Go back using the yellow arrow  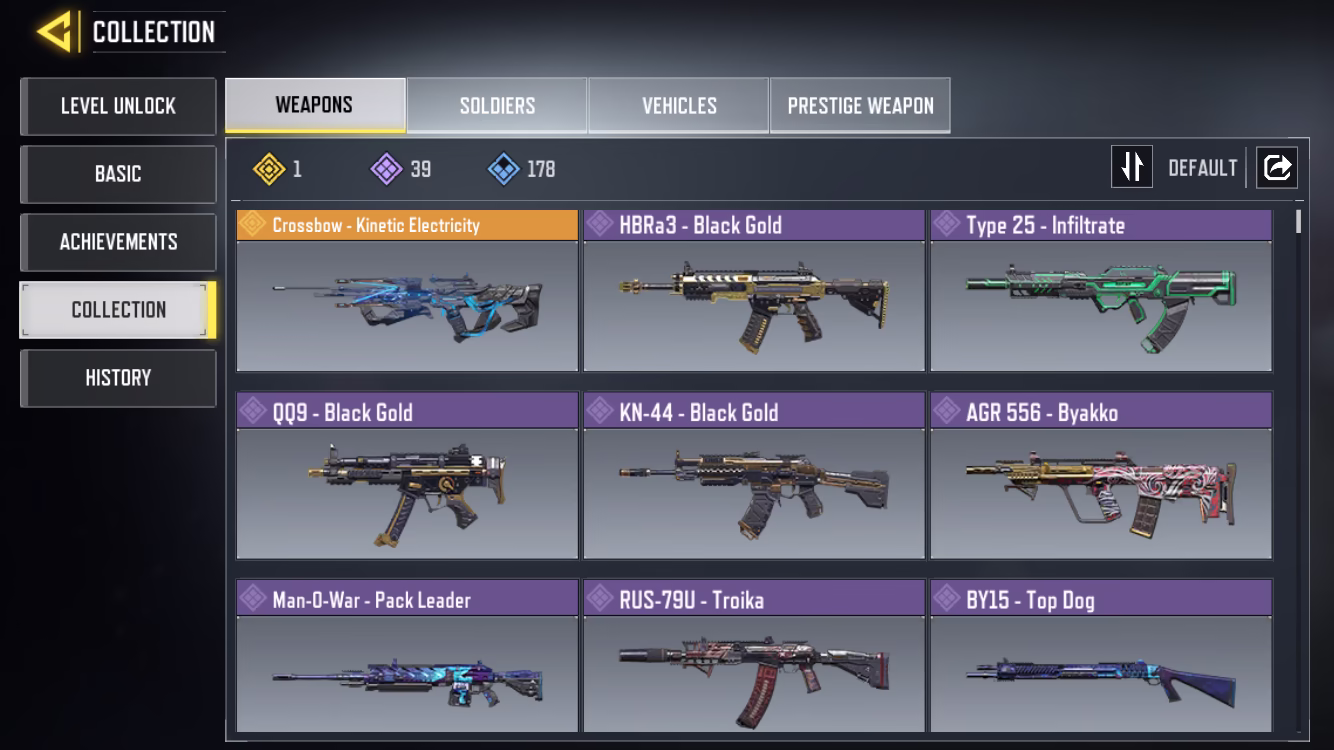[55, 32]
